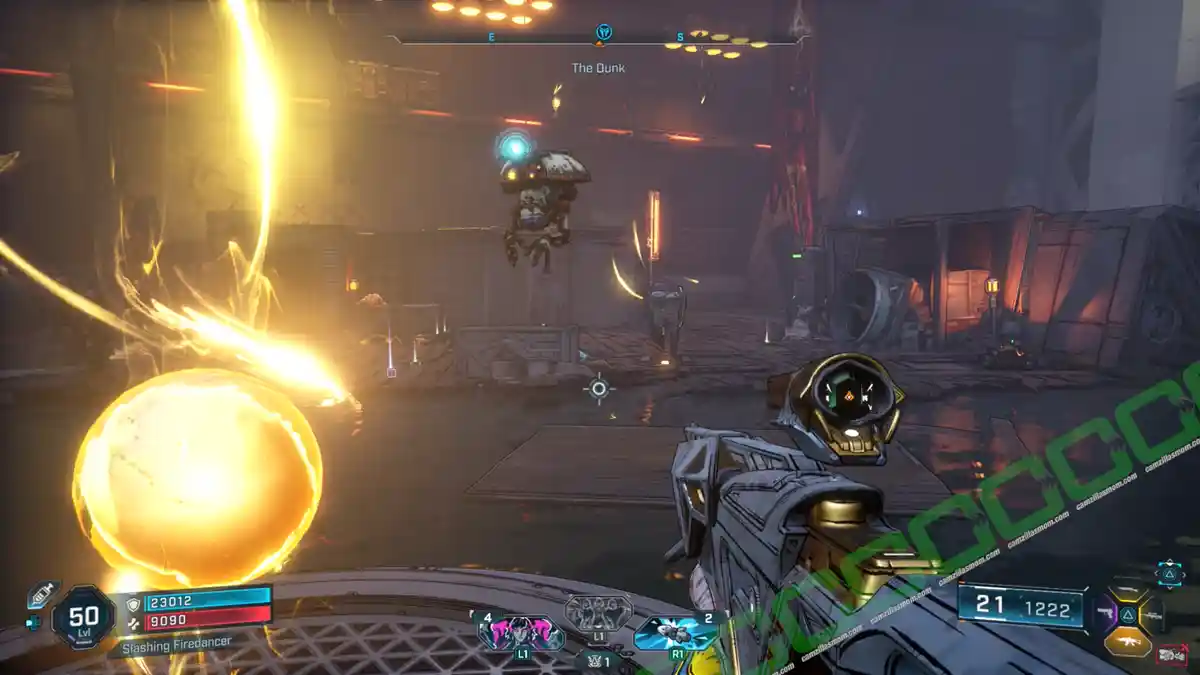Activate the pink character action skill
1200x675 pixels.
[x=520, y=632]
